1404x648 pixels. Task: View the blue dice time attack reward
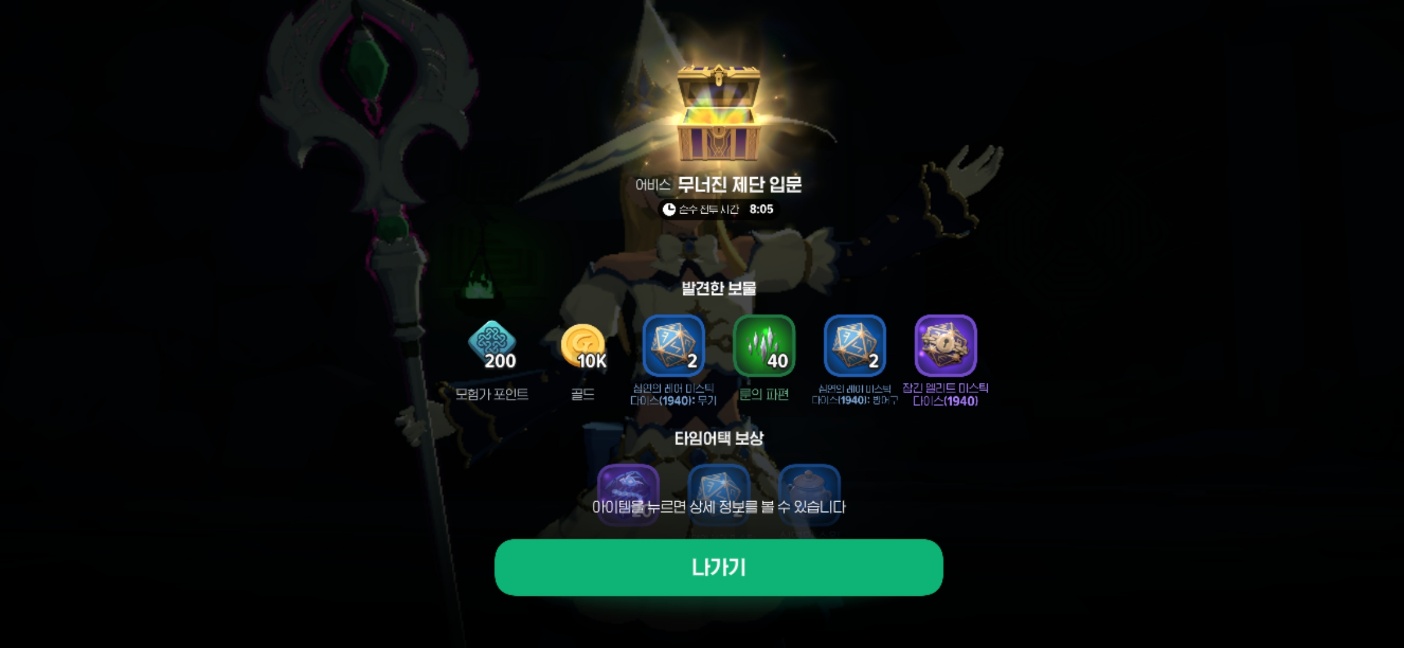pyautogui.click(x=719, y=484)
